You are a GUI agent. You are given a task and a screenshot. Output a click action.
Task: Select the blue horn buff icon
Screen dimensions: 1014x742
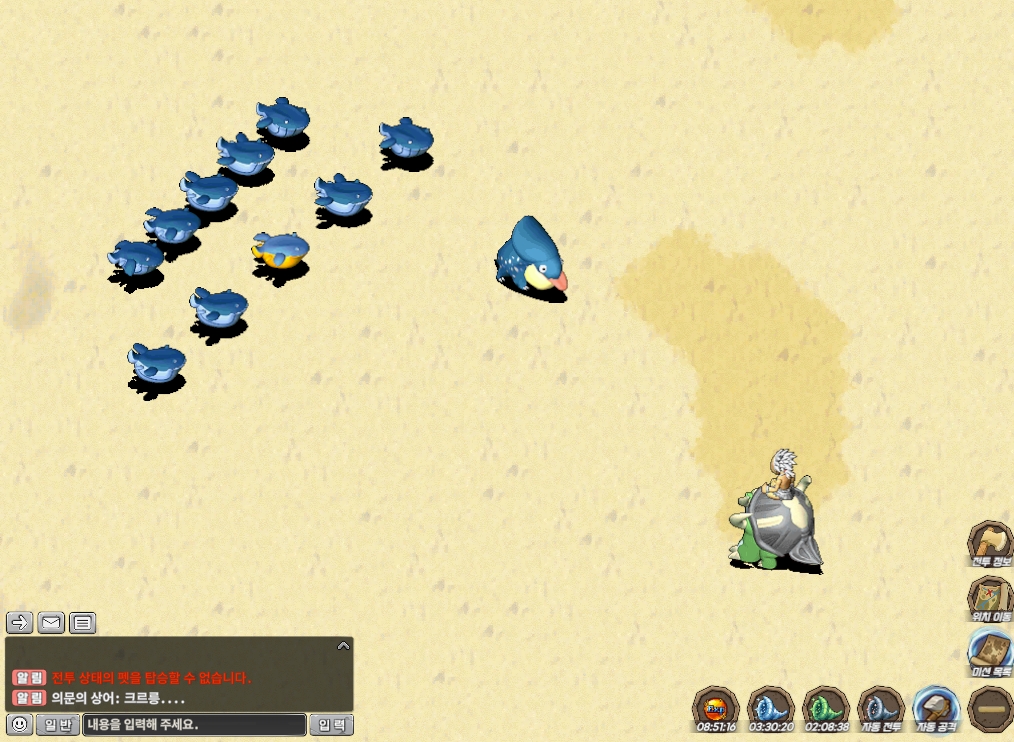coord(771,708)
